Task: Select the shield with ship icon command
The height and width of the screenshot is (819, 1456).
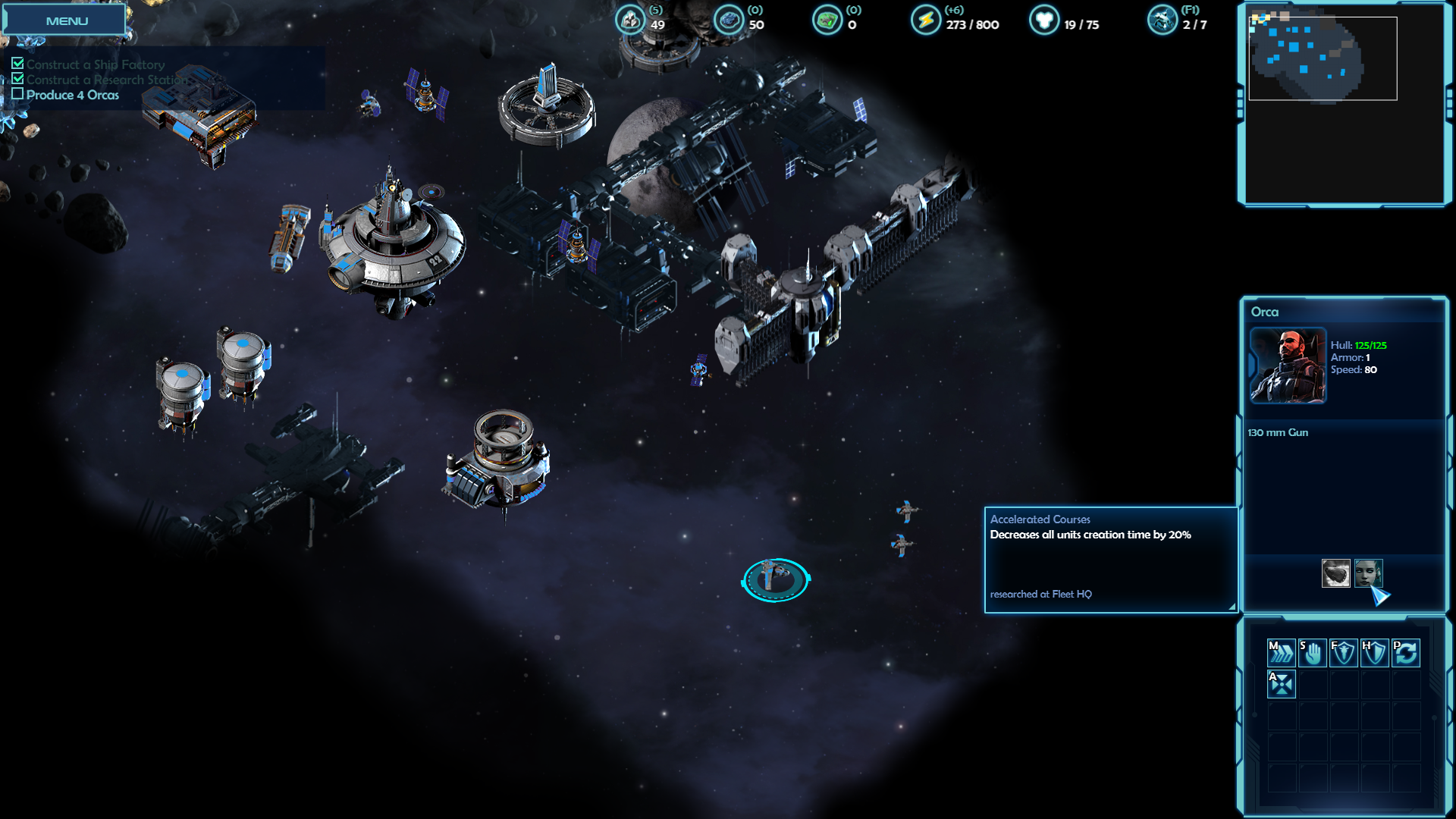Action: (x=1343, y=652)
